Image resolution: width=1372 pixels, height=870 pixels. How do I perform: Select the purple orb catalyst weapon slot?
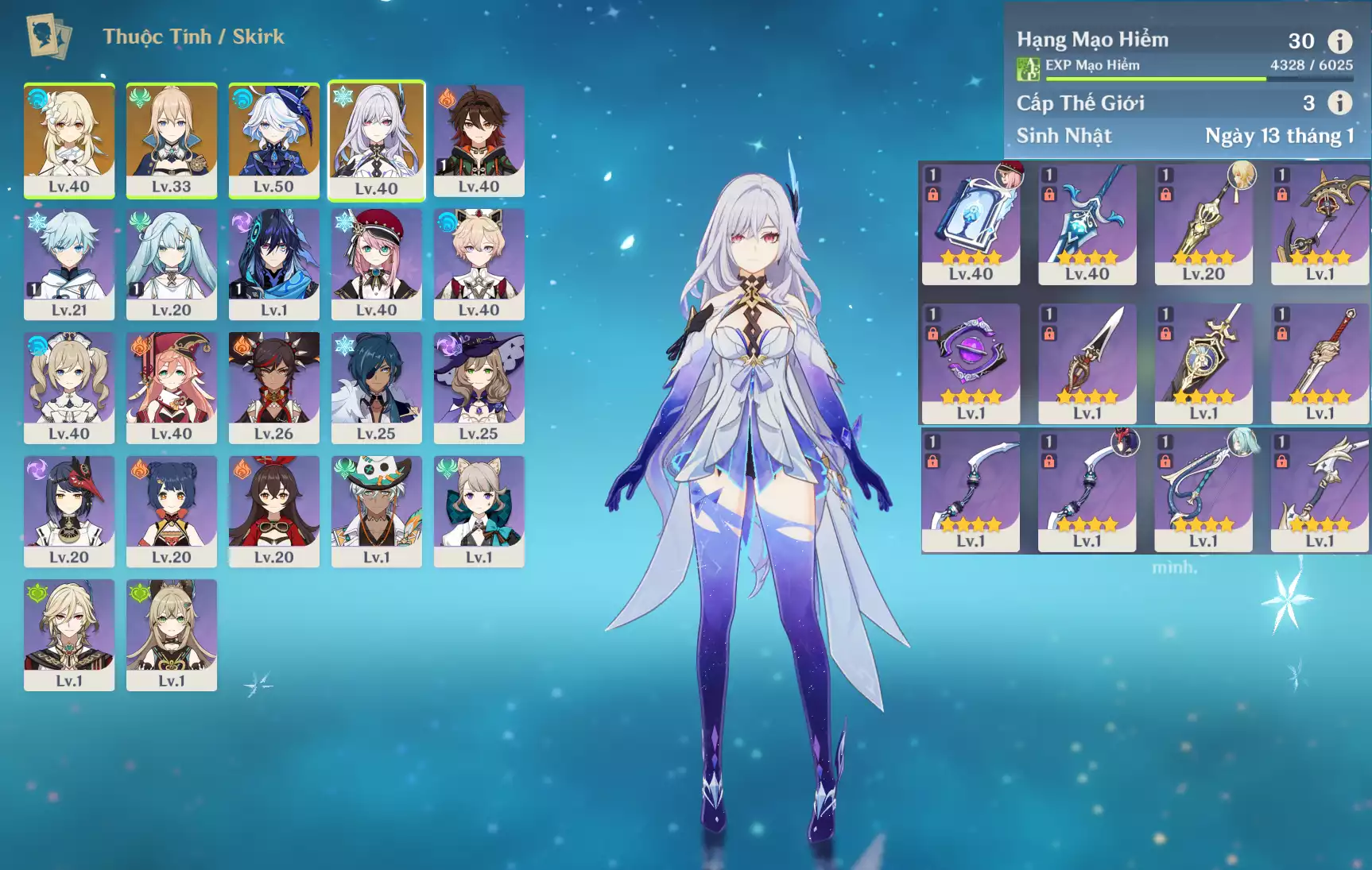coord(971,363)
